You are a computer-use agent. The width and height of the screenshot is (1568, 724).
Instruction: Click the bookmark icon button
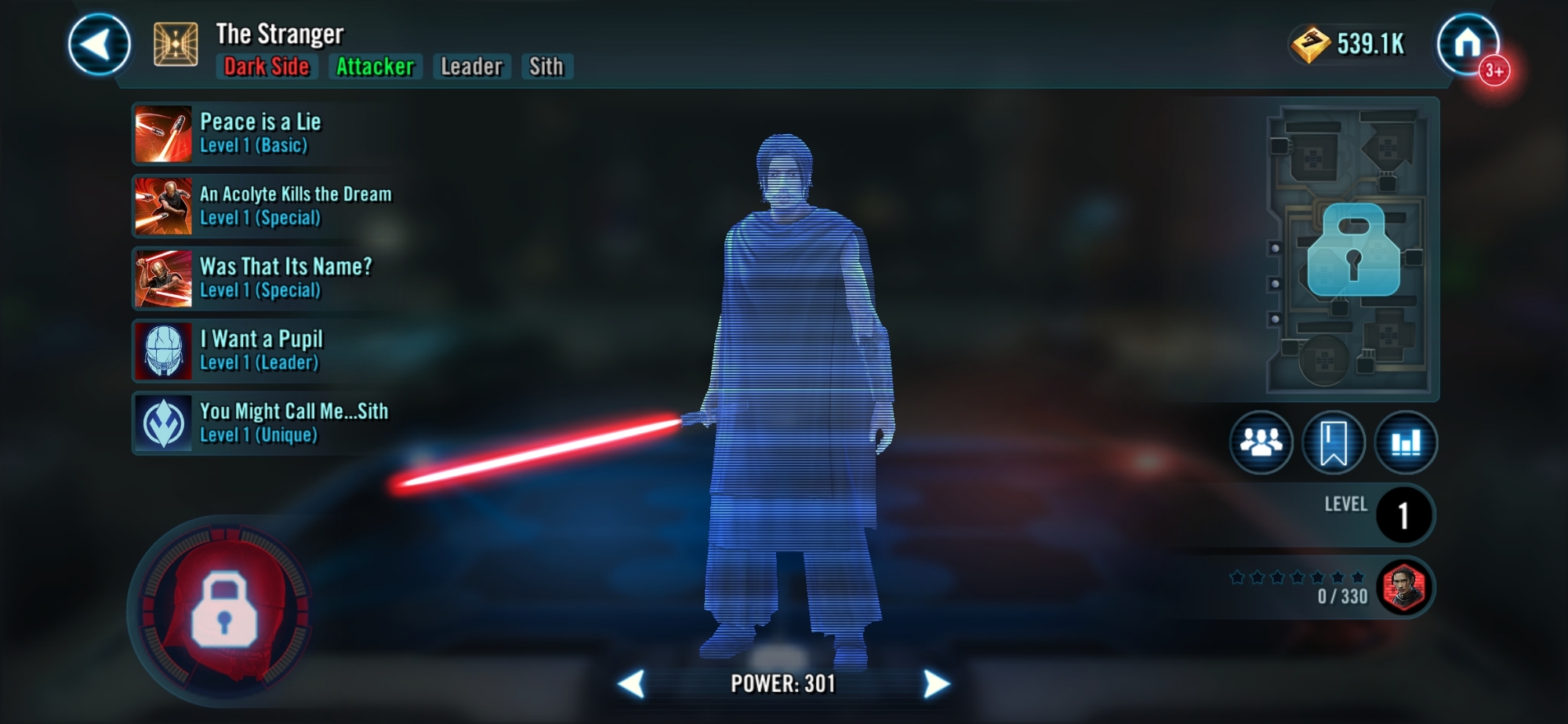coord(1334,442)
